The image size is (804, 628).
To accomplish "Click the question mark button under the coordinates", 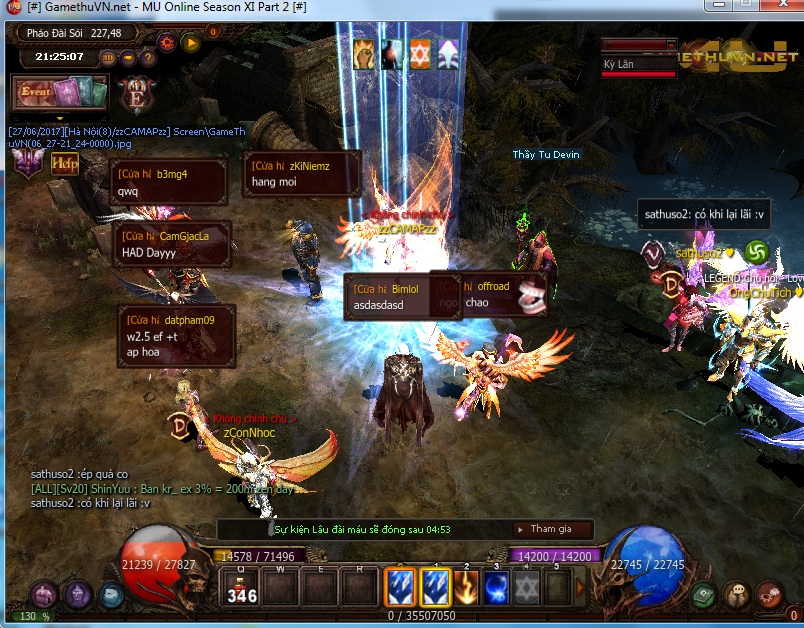I will pyautogui.click(x=147, y=57).
